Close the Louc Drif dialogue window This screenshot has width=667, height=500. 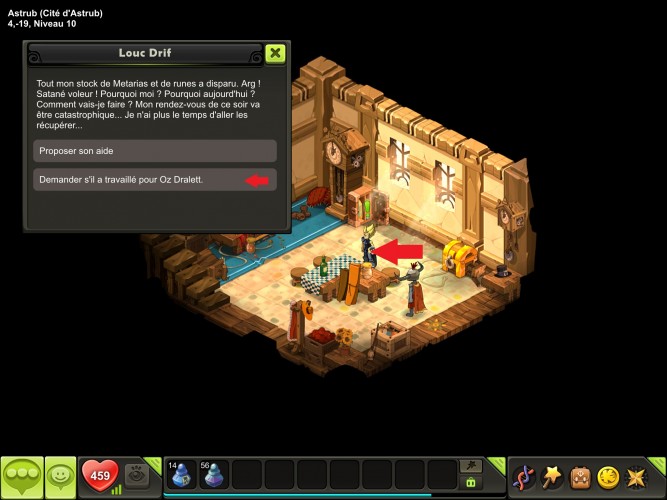(x=276, y=53)
